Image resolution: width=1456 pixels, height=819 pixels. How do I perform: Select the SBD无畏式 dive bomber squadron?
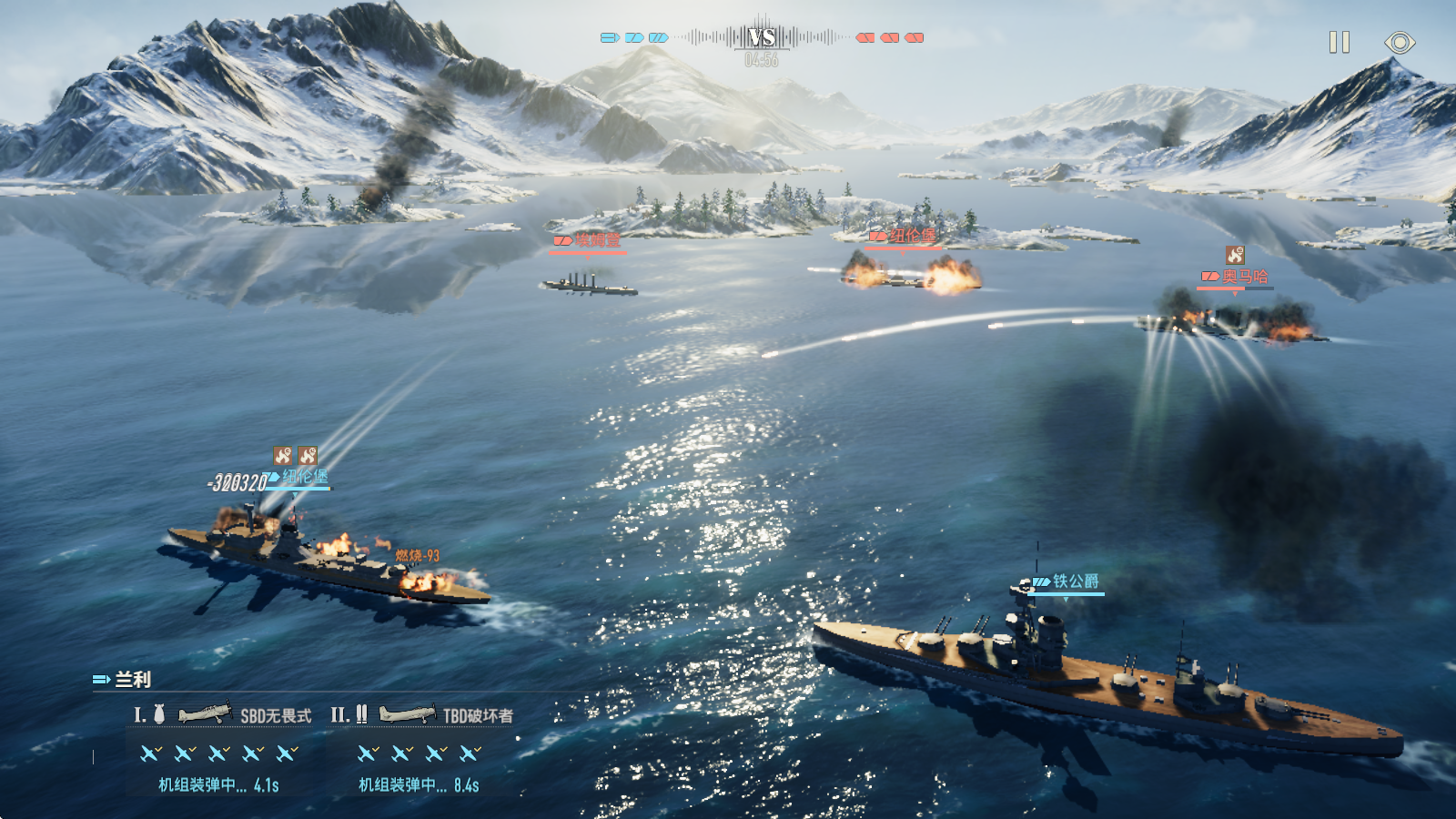(x=246, y=715)
